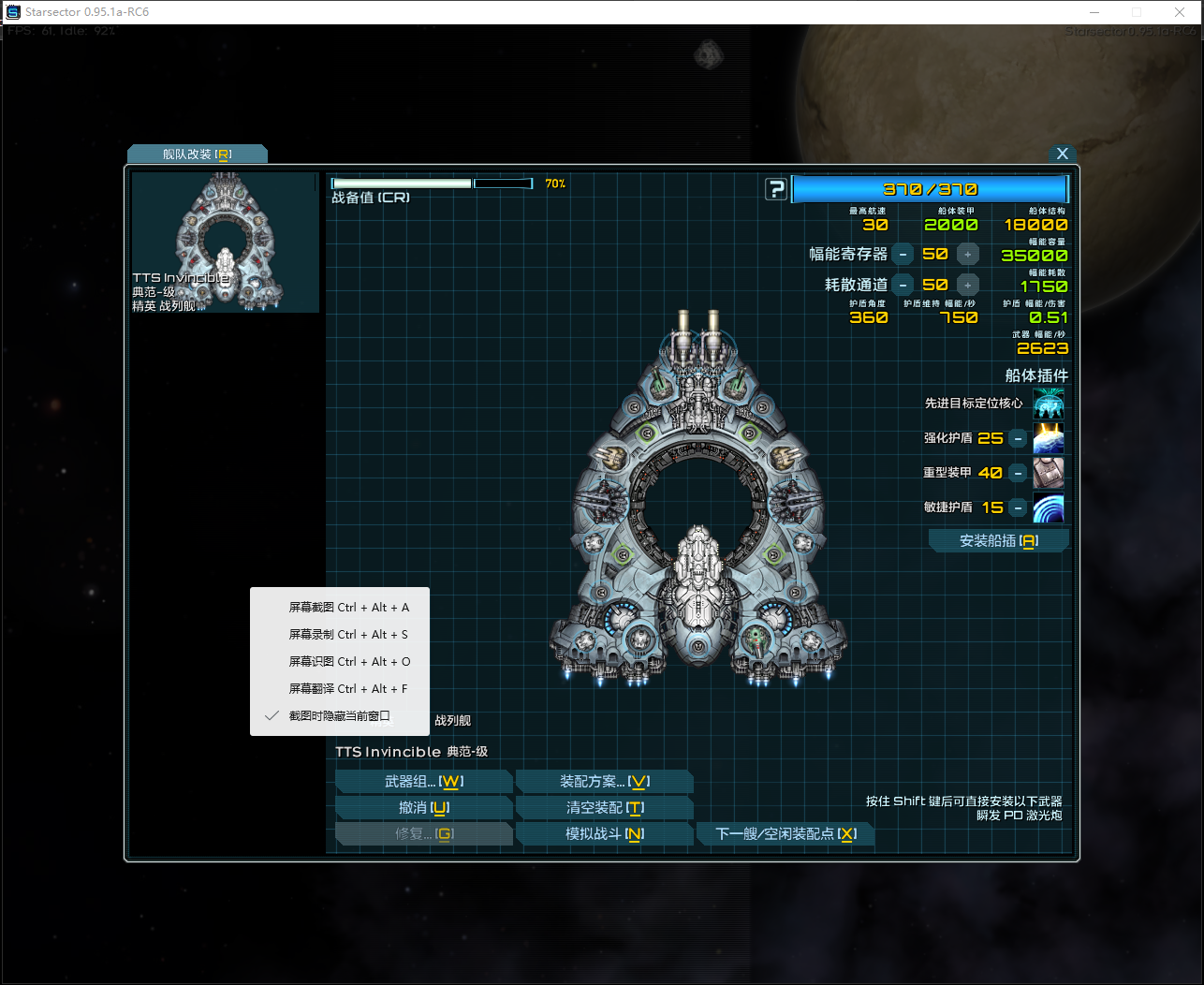Go to next ship with spare points
The height and width of the screenshot is (985, 1204).
785,834
